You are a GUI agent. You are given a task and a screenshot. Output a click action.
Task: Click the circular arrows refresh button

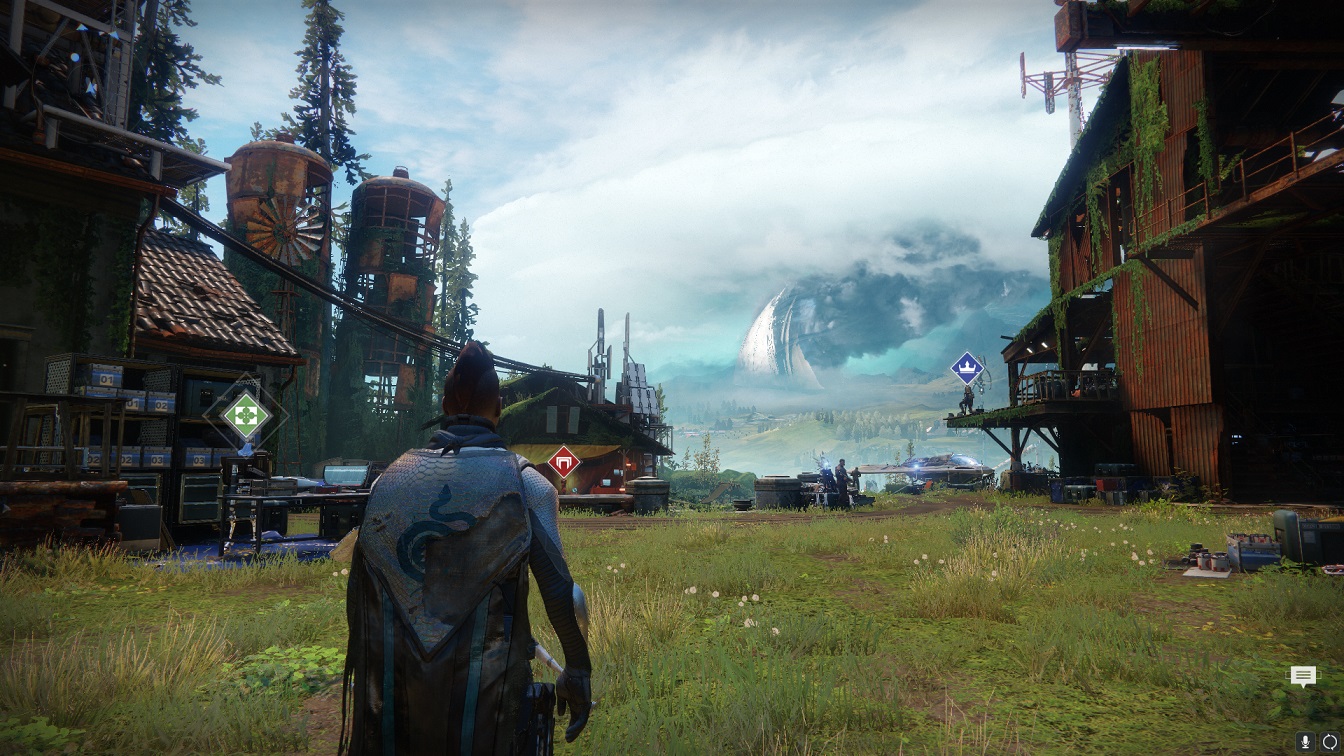1329,741
